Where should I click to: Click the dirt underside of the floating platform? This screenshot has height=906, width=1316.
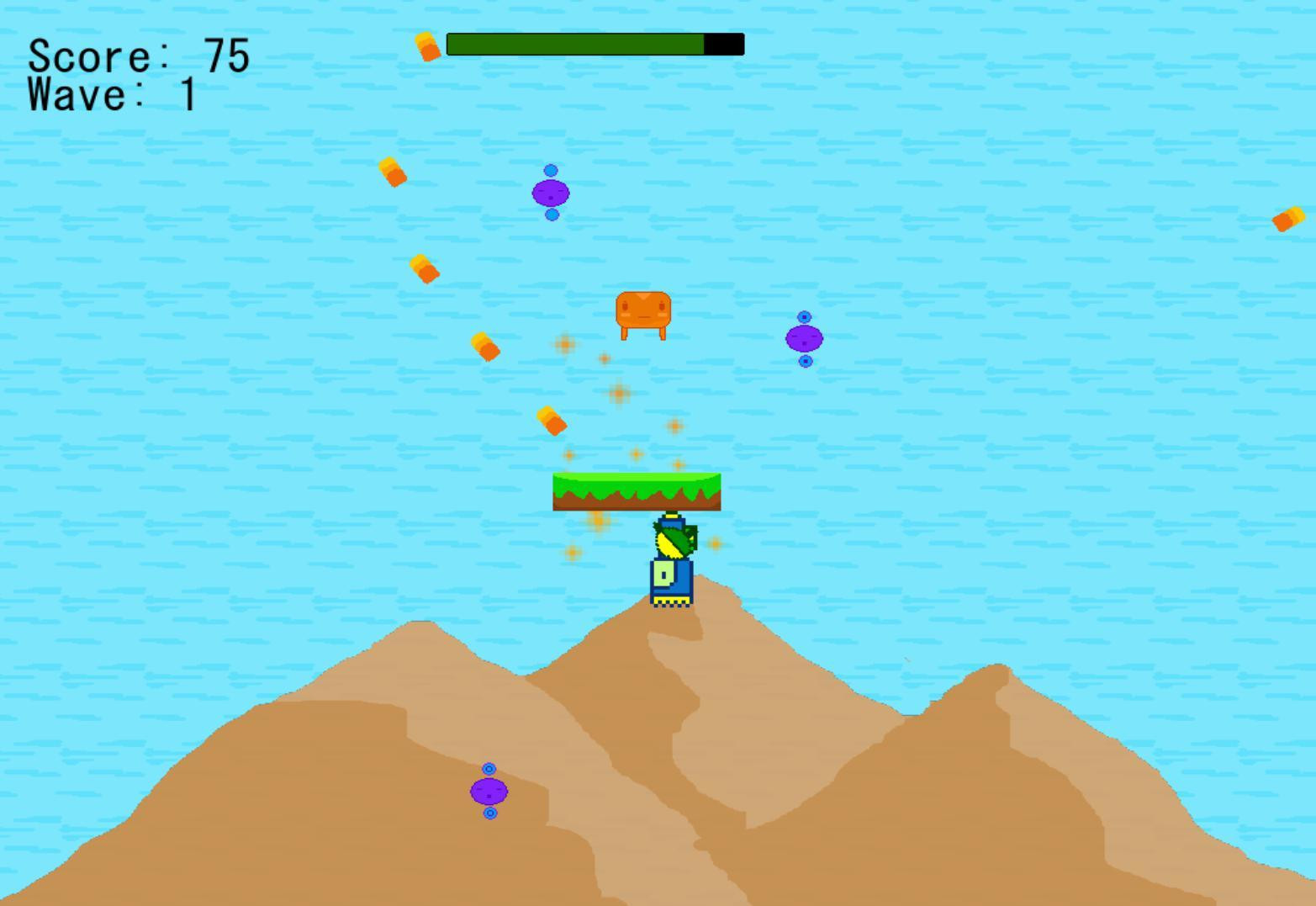(x=637, y=502)
